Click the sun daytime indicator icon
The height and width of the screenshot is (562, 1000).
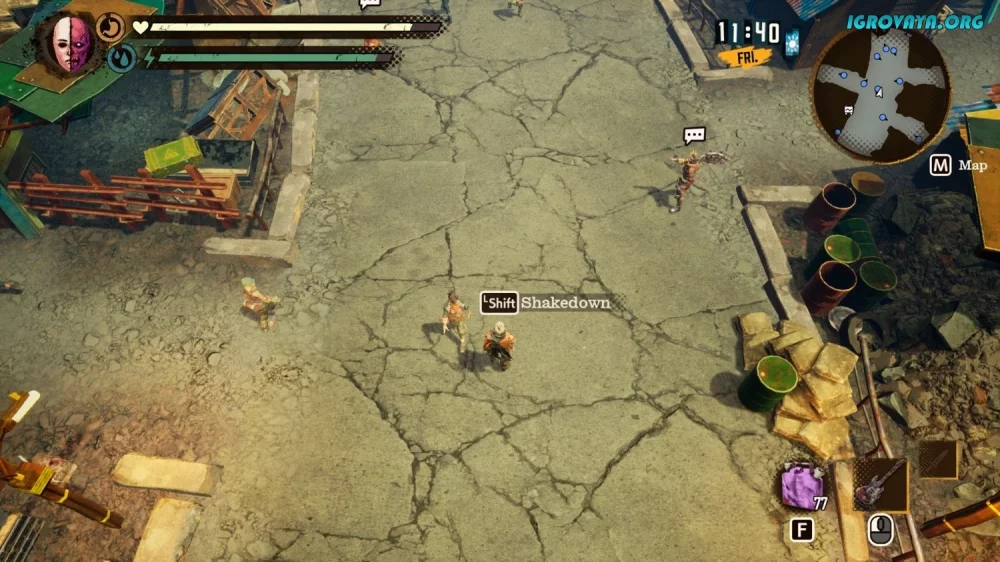[x=792, y=42]
